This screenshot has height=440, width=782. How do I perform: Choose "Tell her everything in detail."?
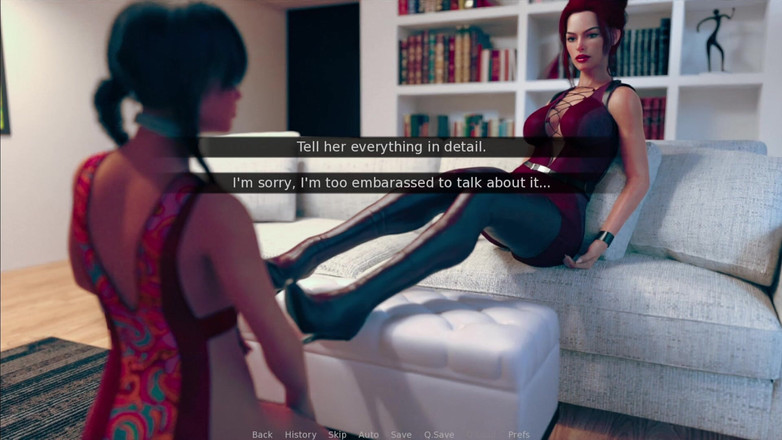(x=391, y=147)
